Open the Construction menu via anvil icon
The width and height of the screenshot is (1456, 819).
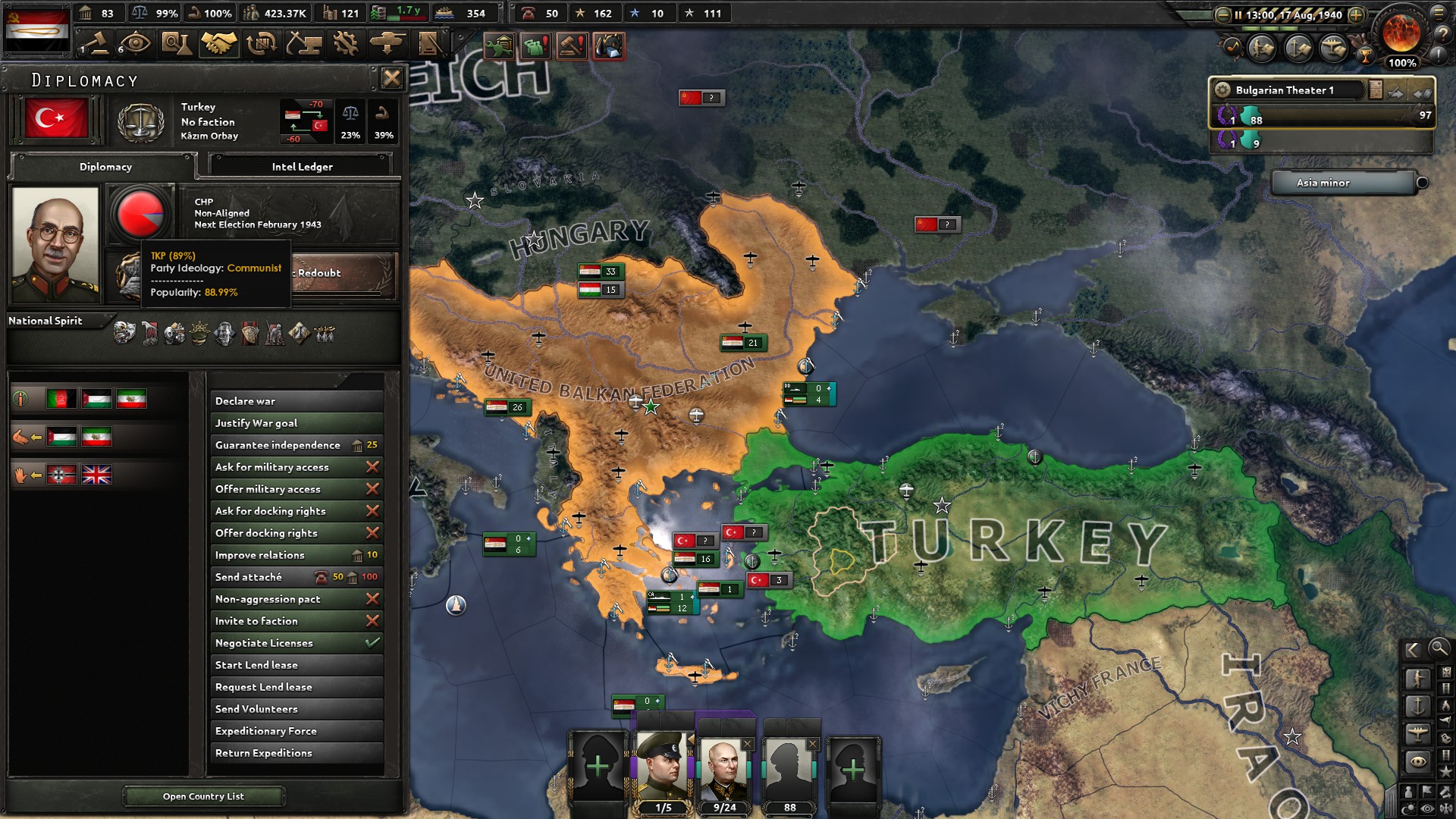[303, 43]
